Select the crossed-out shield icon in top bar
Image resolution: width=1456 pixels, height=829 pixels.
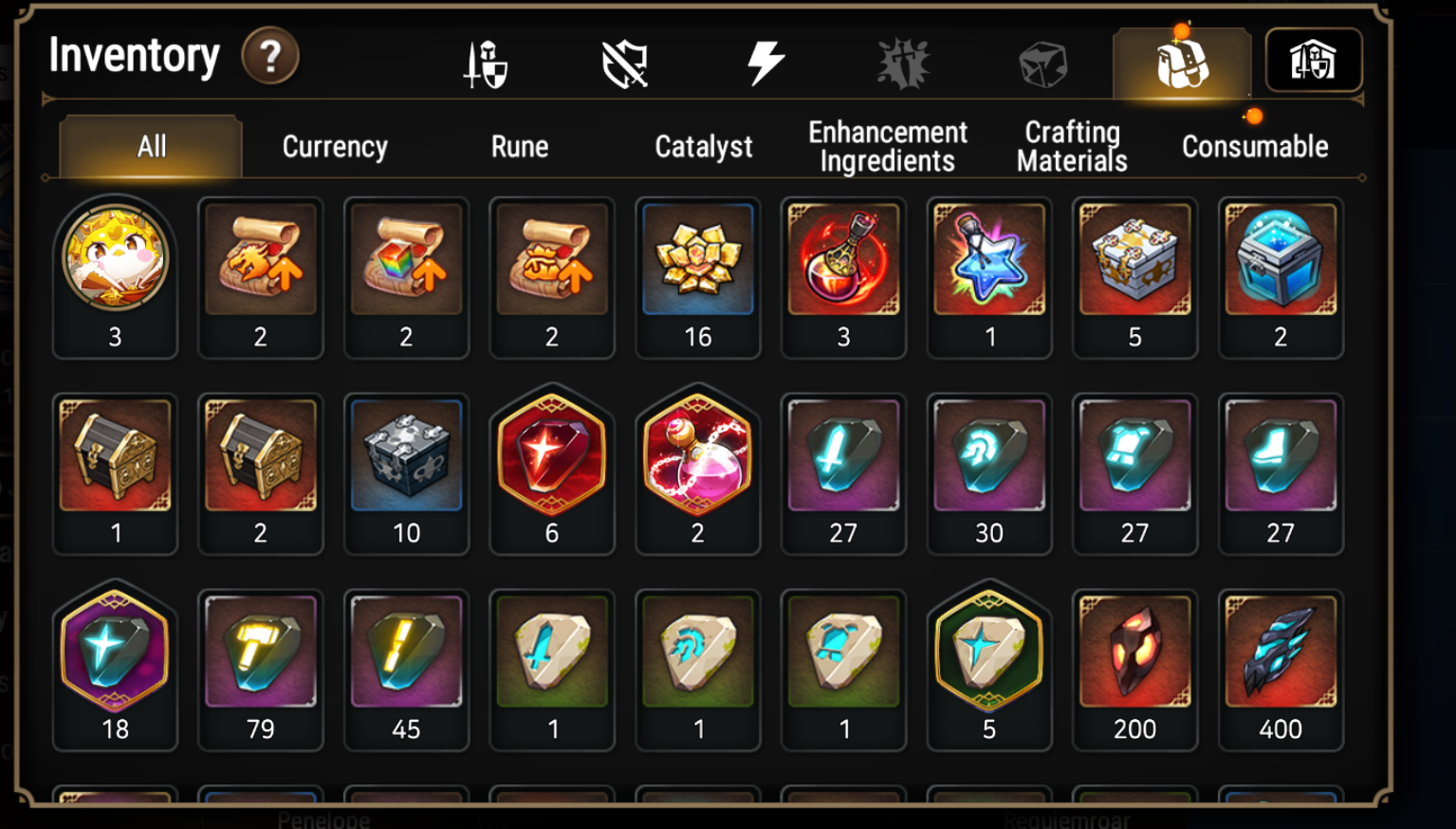pyautogui.click(x=624, y=62)
